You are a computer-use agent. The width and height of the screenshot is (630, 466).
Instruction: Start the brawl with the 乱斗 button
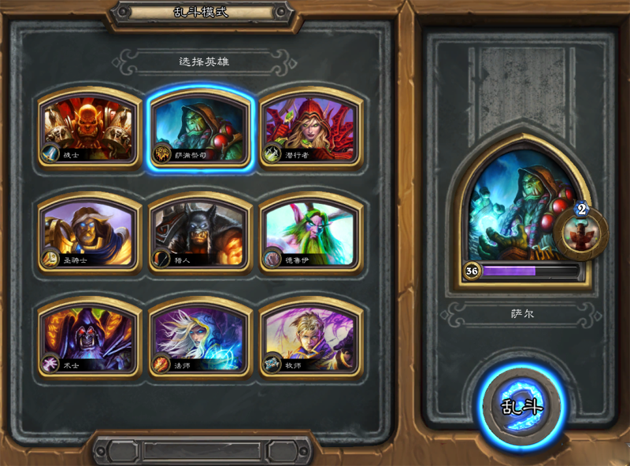coord(521,404)
